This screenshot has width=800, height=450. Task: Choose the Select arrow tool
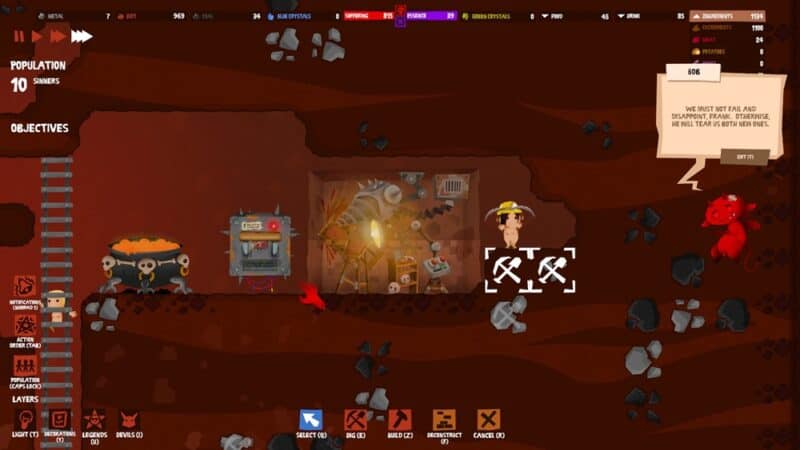[x=311, y=420]
